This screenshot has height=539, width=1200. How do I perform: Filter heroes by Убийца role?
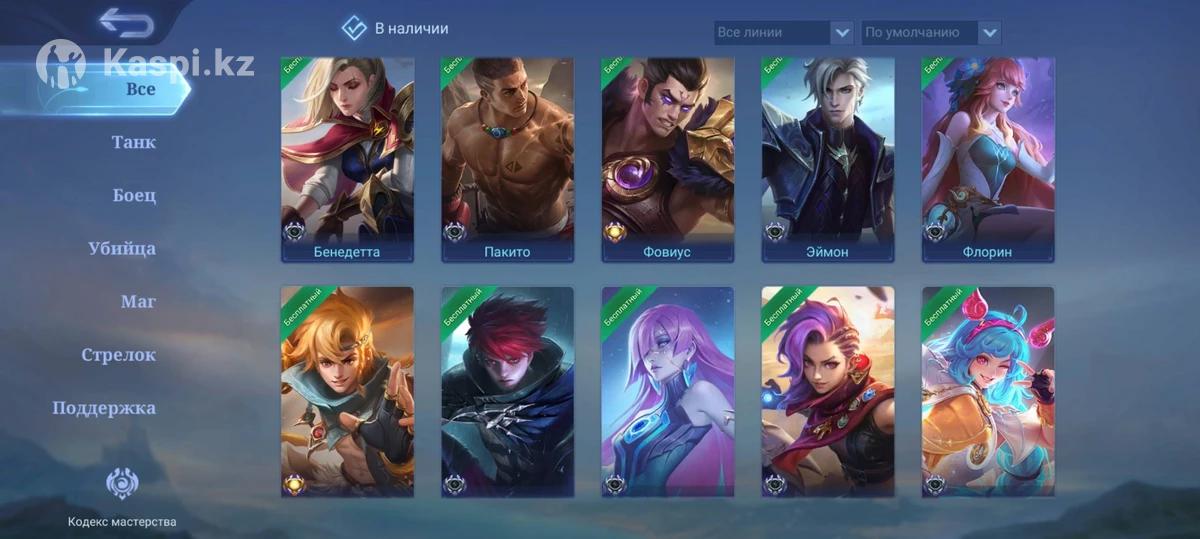pyautogui.click(x=121, y=248)
